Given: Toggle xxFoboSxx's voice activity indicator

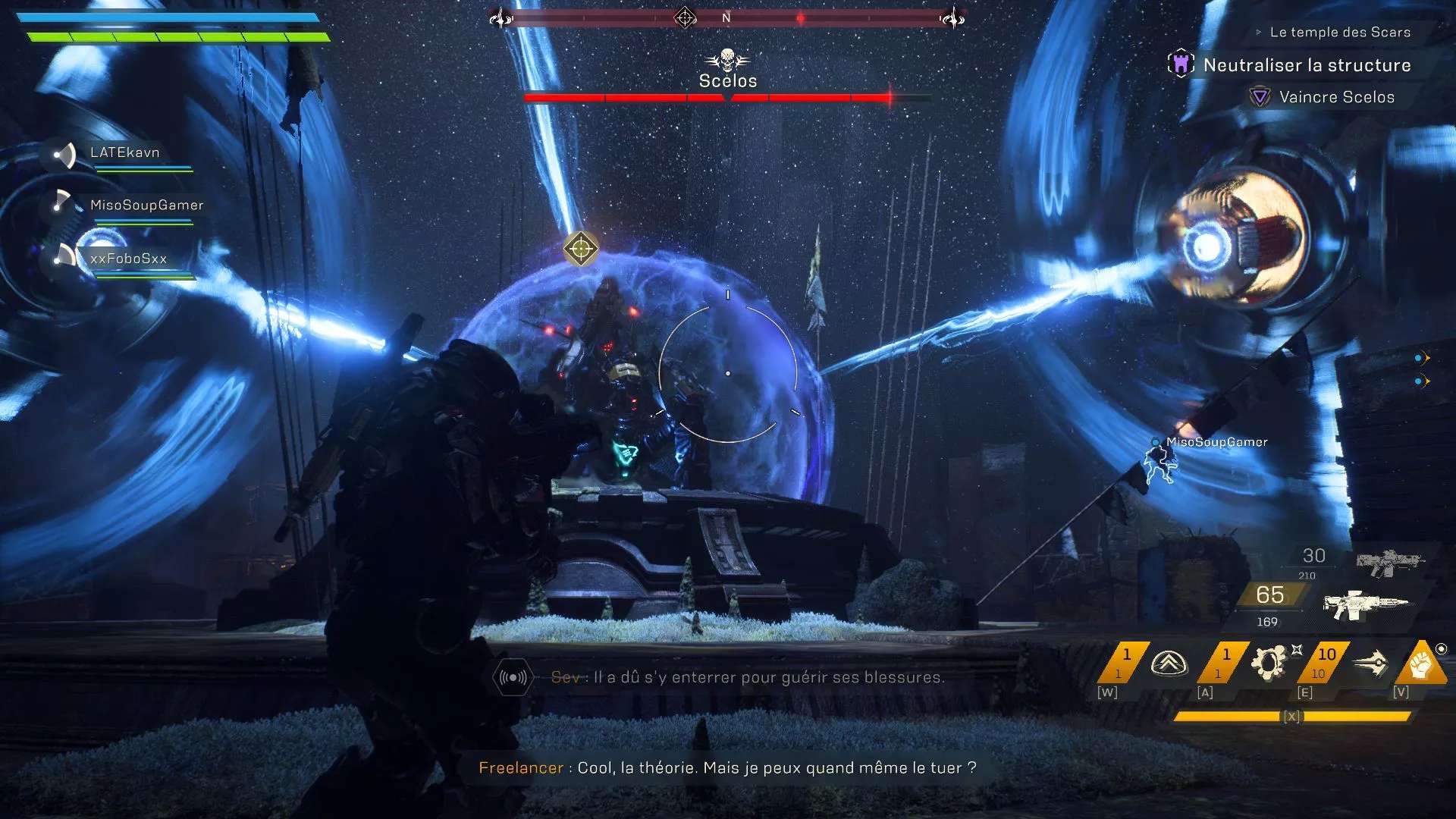Looking at the screenshot, I should point(67,258).
